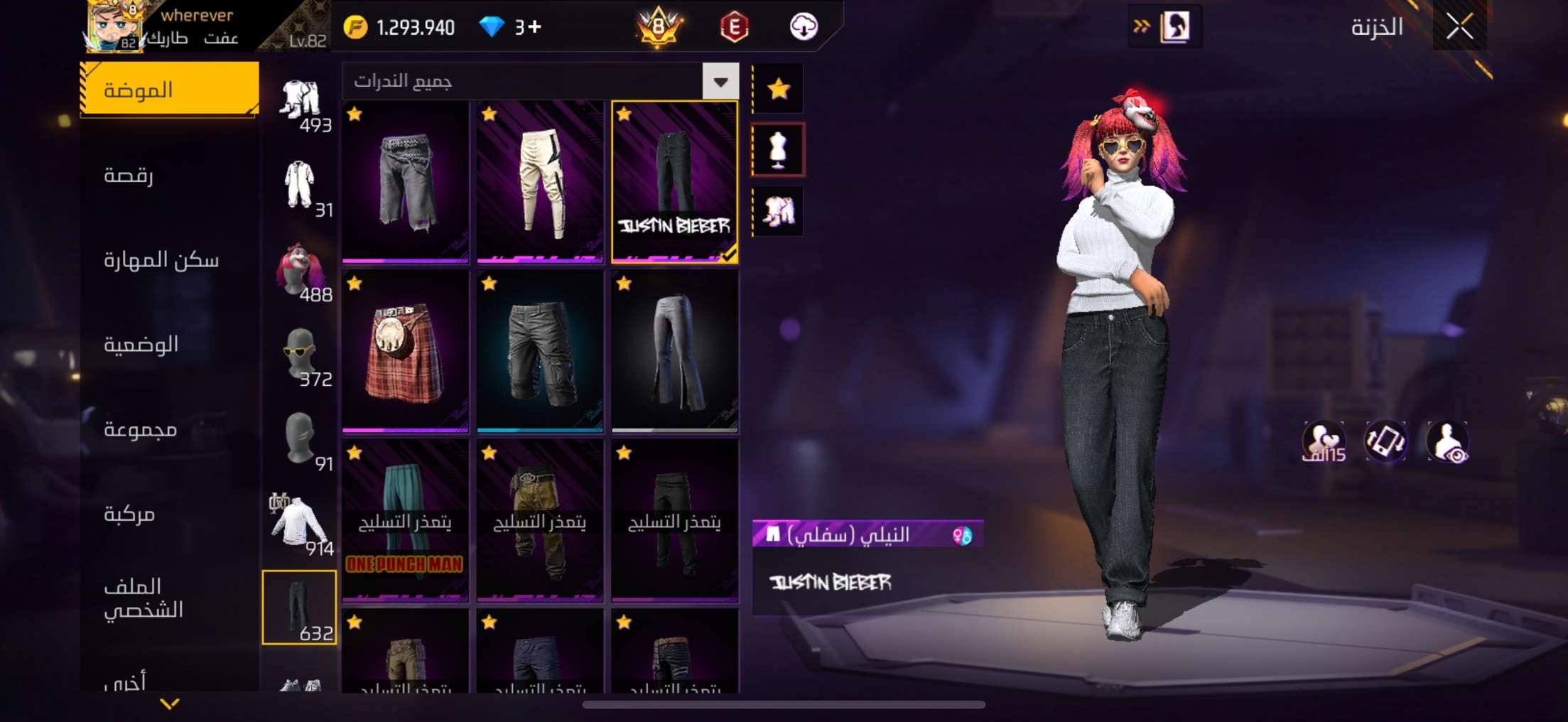Open the سكن المهارة skill skin tab
The image size is (1568, 722).
tap(161, 260)
